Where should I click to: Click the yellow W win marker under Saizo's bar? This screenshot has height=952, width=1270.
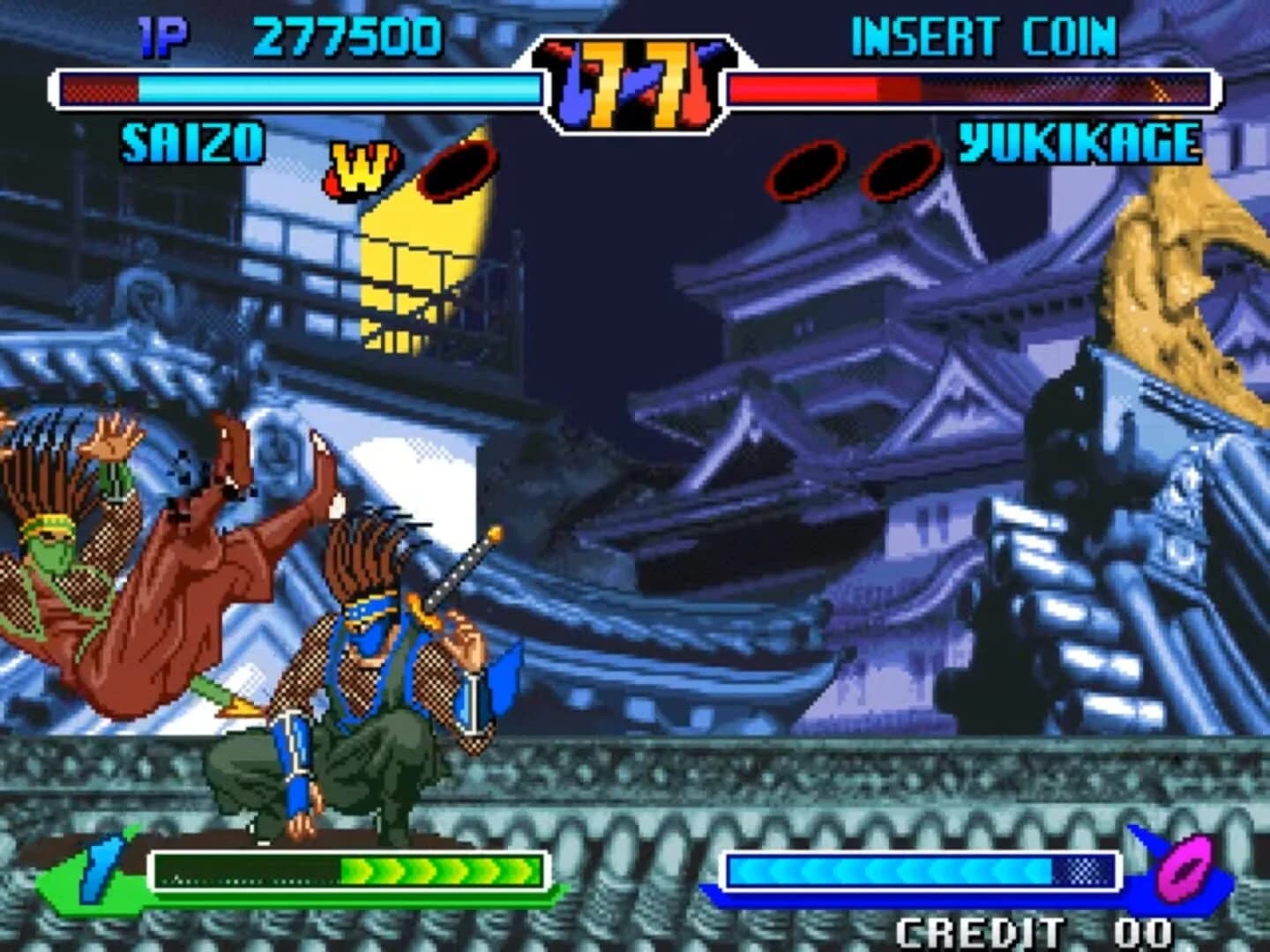(360, 167)
